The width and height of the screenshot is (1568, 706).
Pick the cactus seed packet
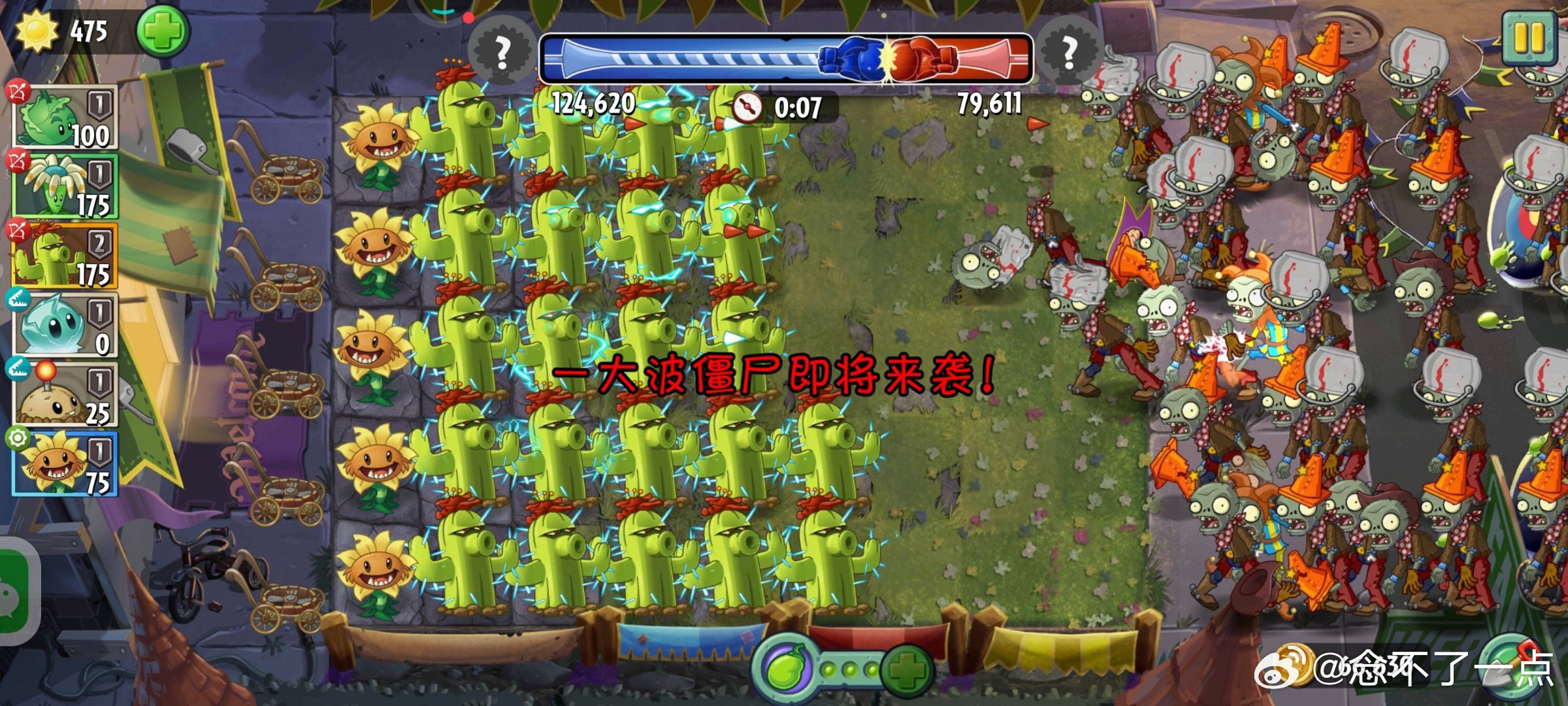[65, 256]
